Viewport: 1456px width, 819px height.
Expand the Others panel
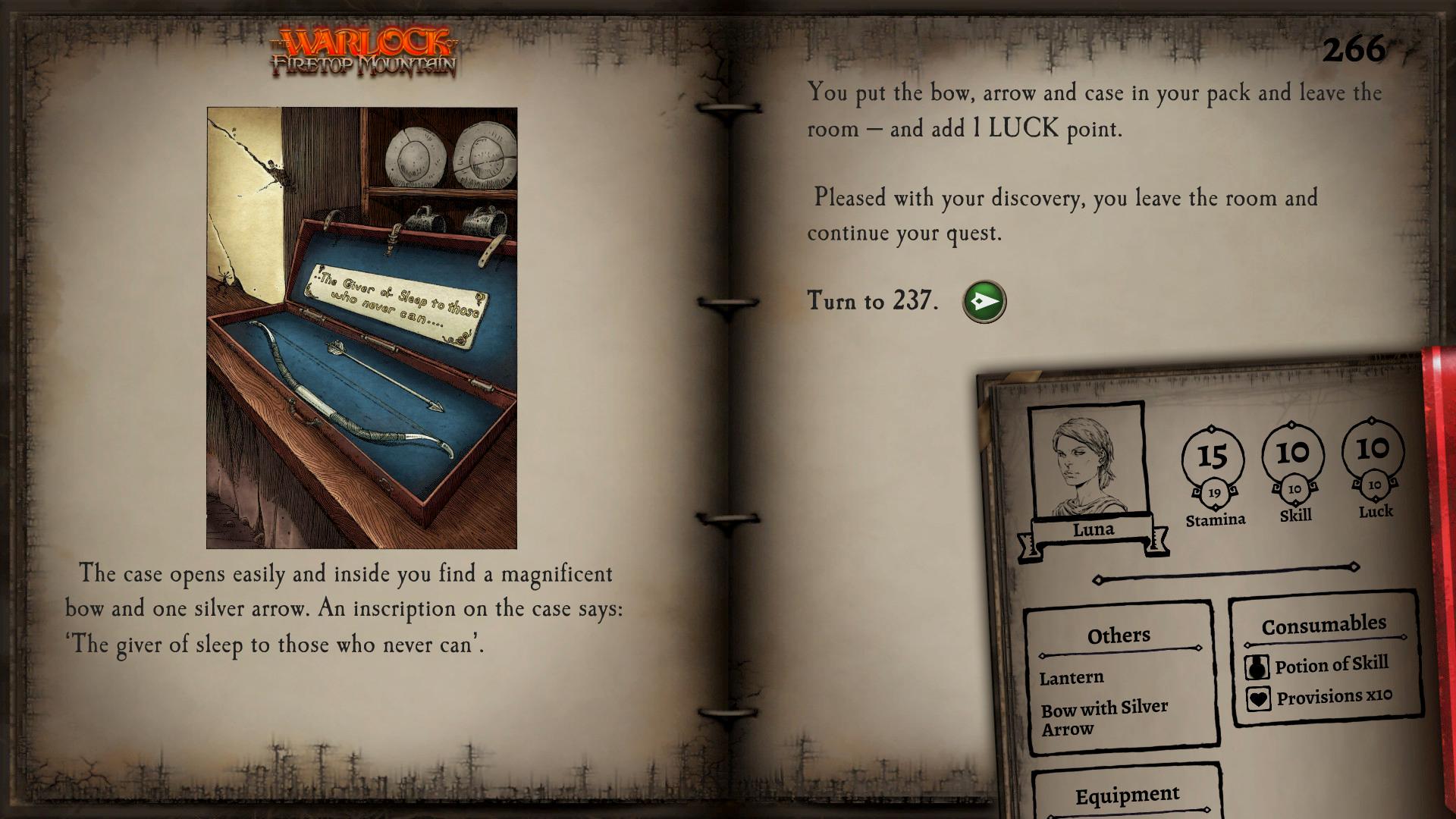1118,635
